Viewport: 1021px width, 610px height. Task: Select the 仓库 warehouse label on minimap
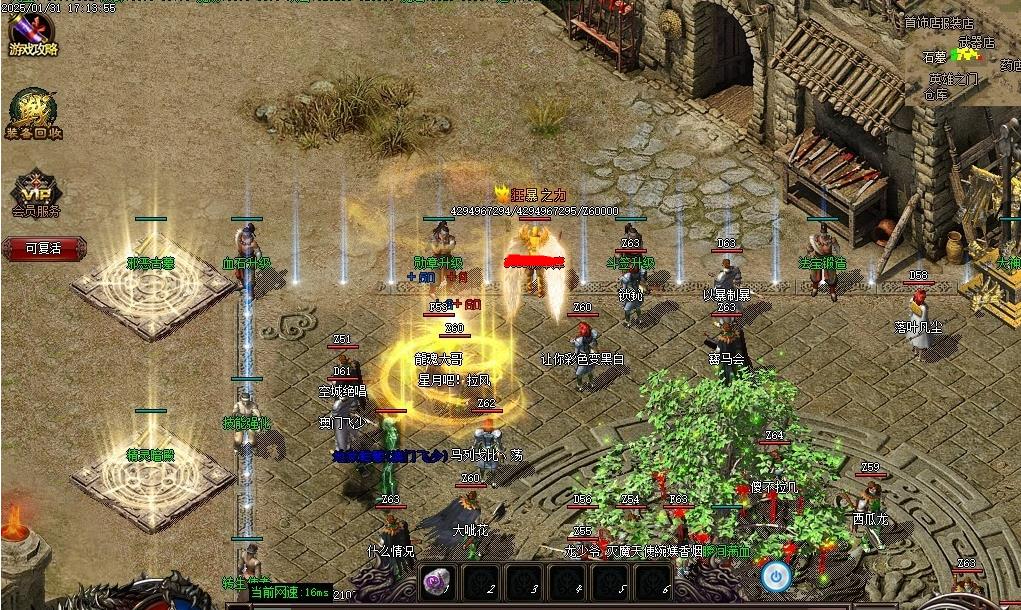tap(936, 95)
